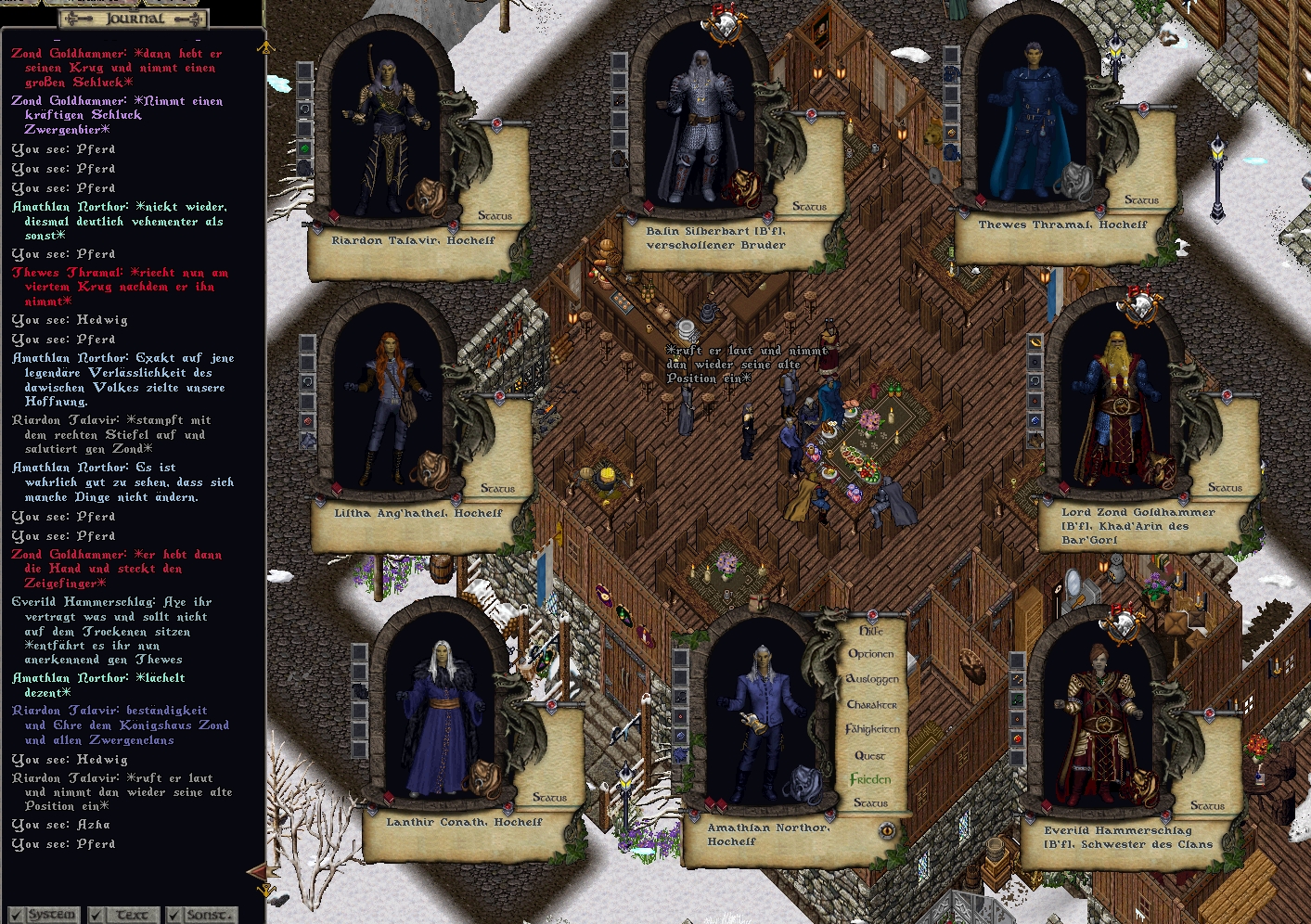Show Status for Thewes Thramal
This screenshot has height=924, width=1311.
tap(1141, 199)
